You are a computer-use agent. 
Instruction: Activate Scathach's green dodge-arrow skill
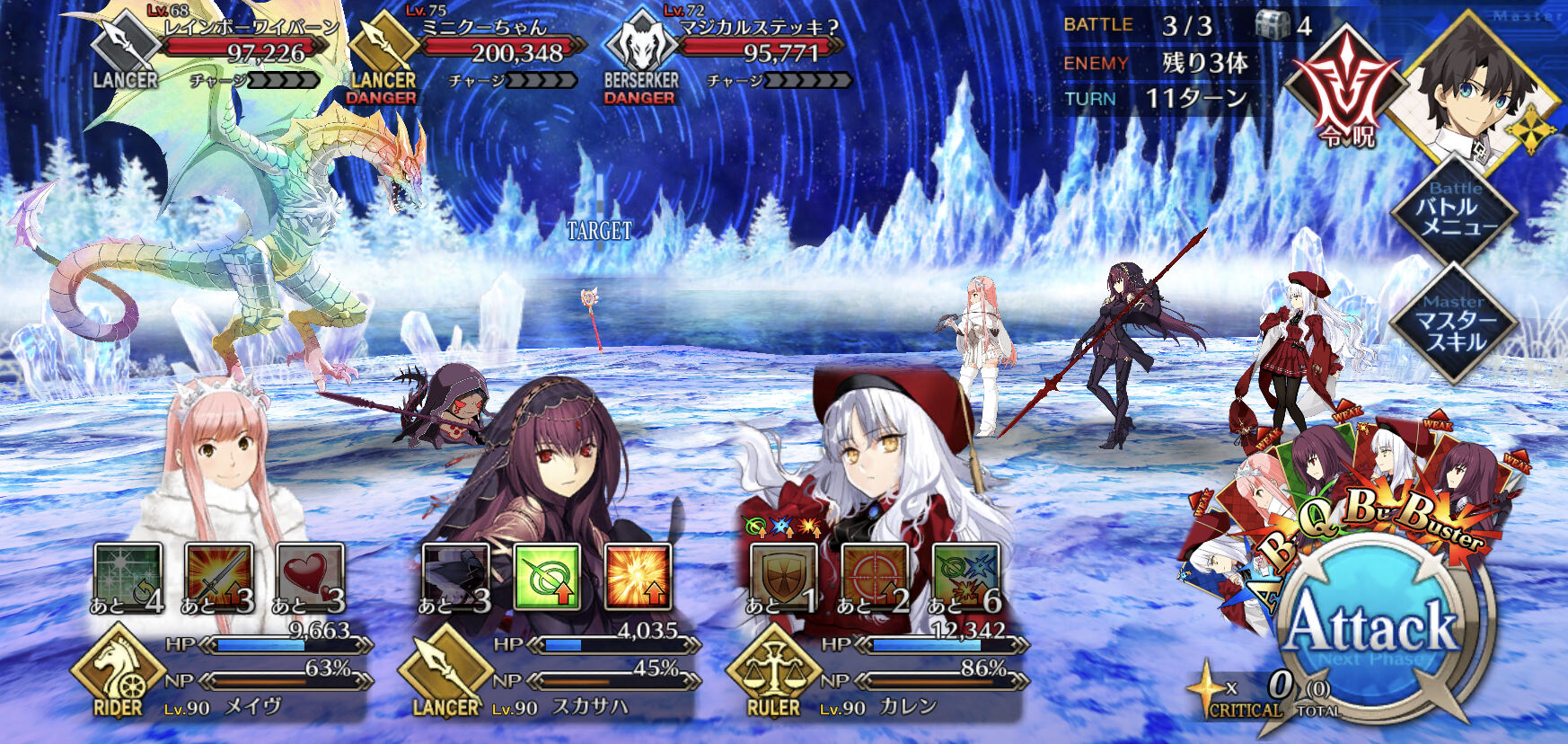(x=547, y=576)
